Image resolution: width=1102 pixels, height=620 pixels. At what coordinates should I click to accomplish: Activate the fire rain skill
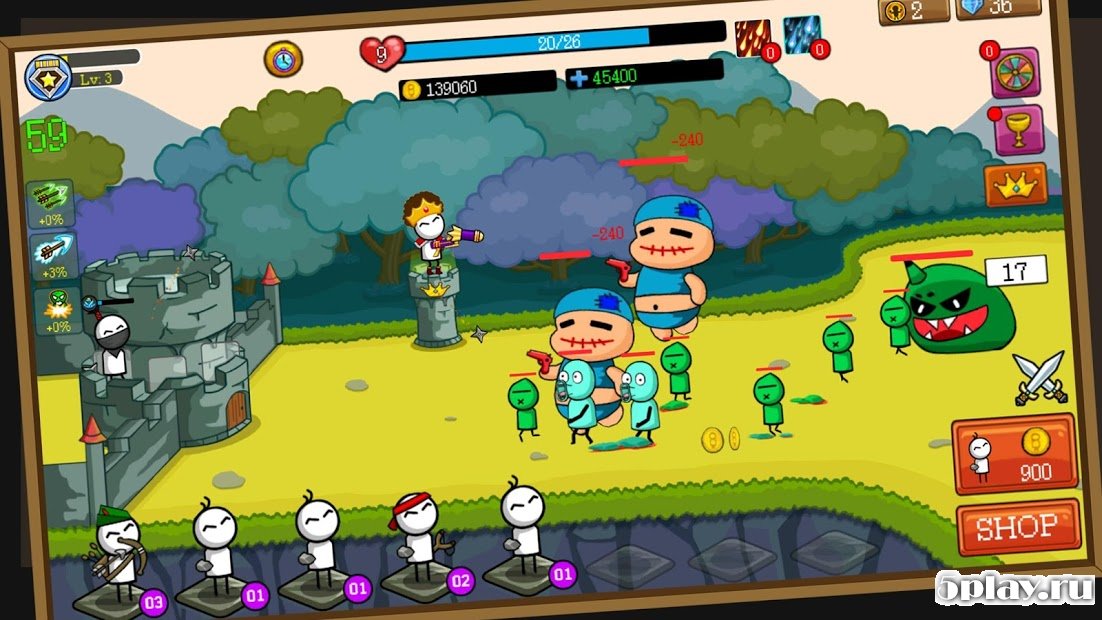point(753,38)
